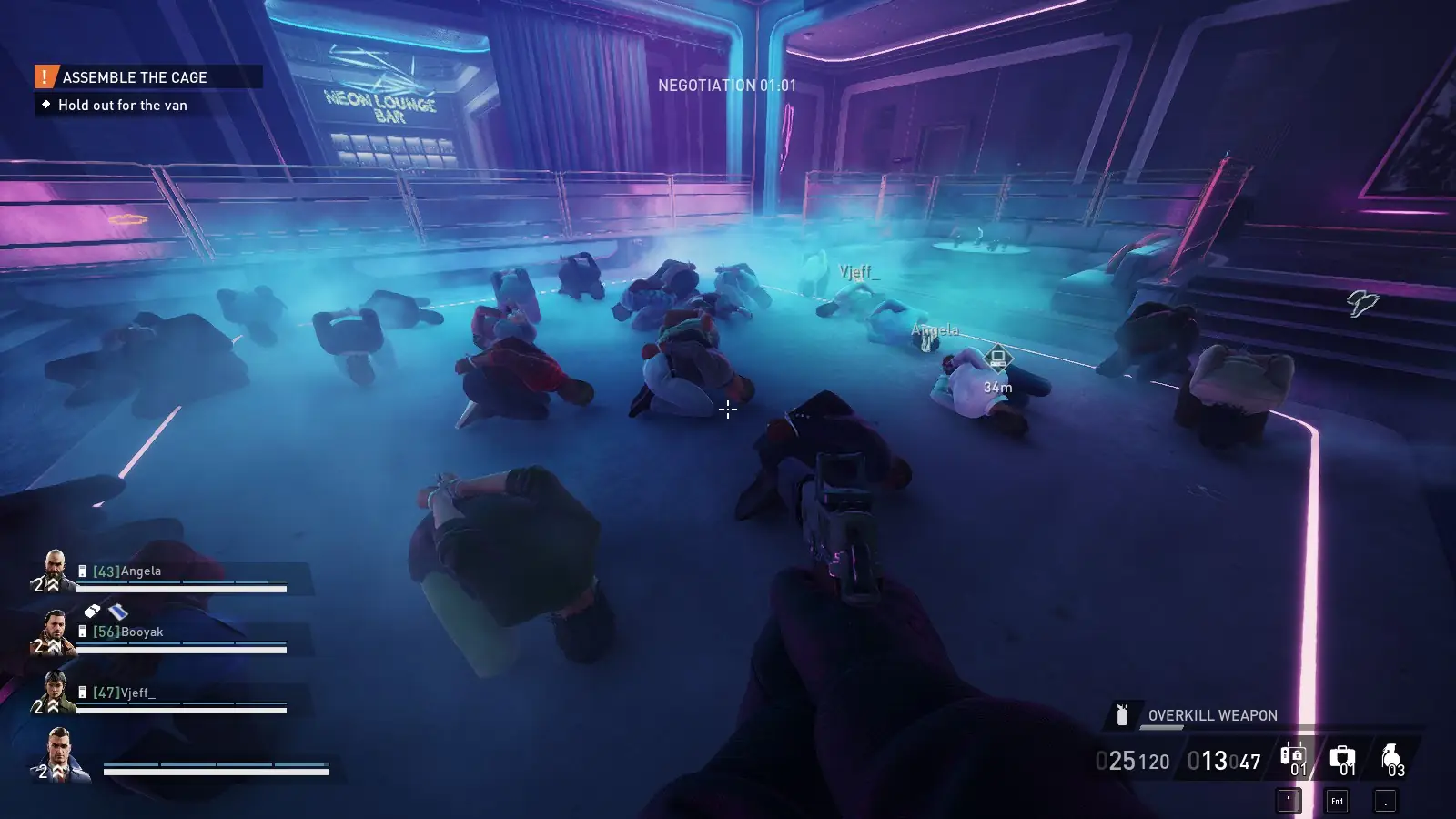Image resolution: width=1456 pixels, height=819 pixels.
Task: Toggle the white consumable icon above Booyak's portrait
Action: click(x=93, y=610)
